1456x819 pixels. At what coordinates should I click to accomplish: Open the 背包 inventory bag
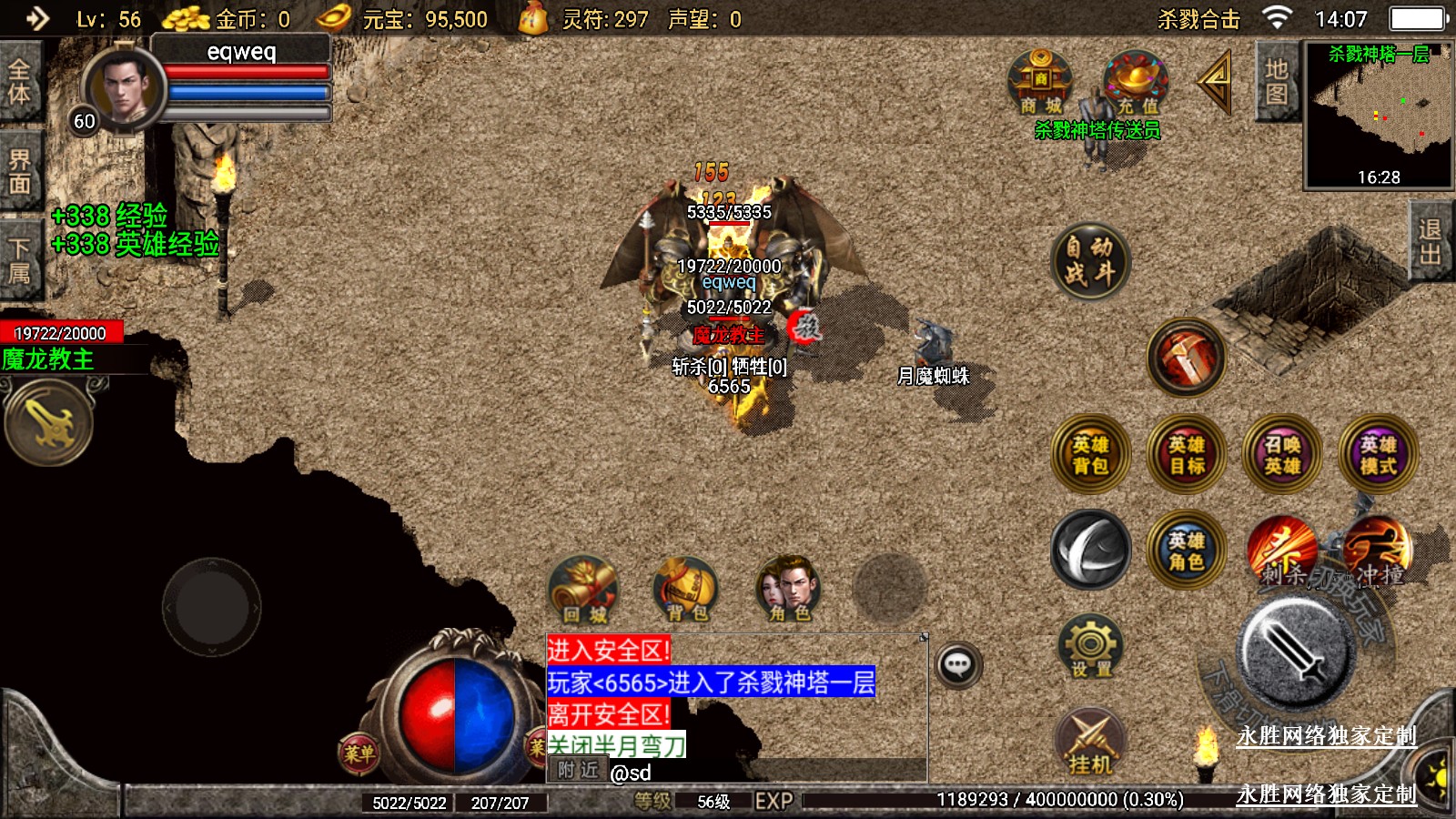[686, 589]
